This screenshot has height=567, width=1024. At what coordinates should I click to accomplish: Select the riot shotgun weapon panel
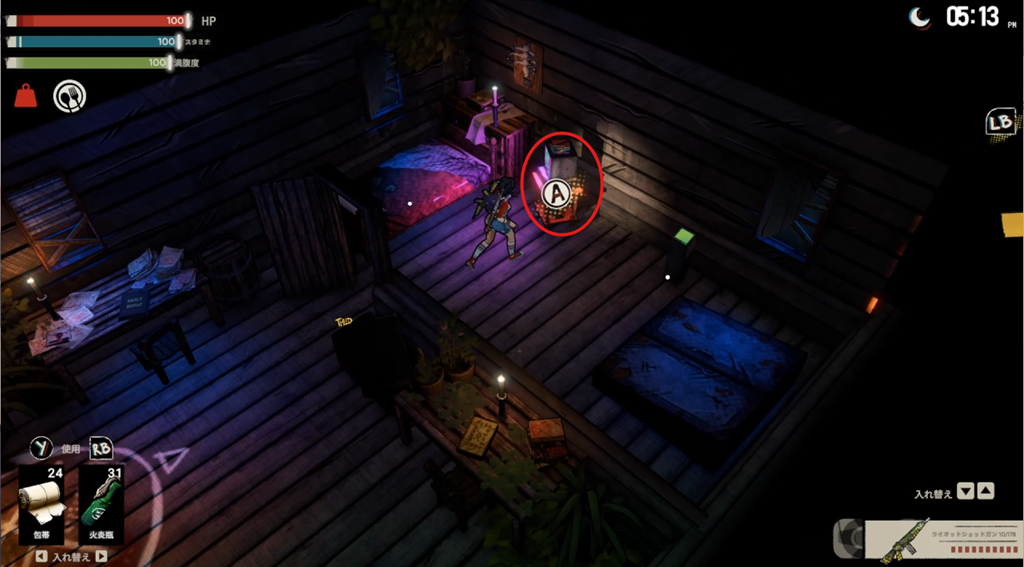tap(942, 538)
